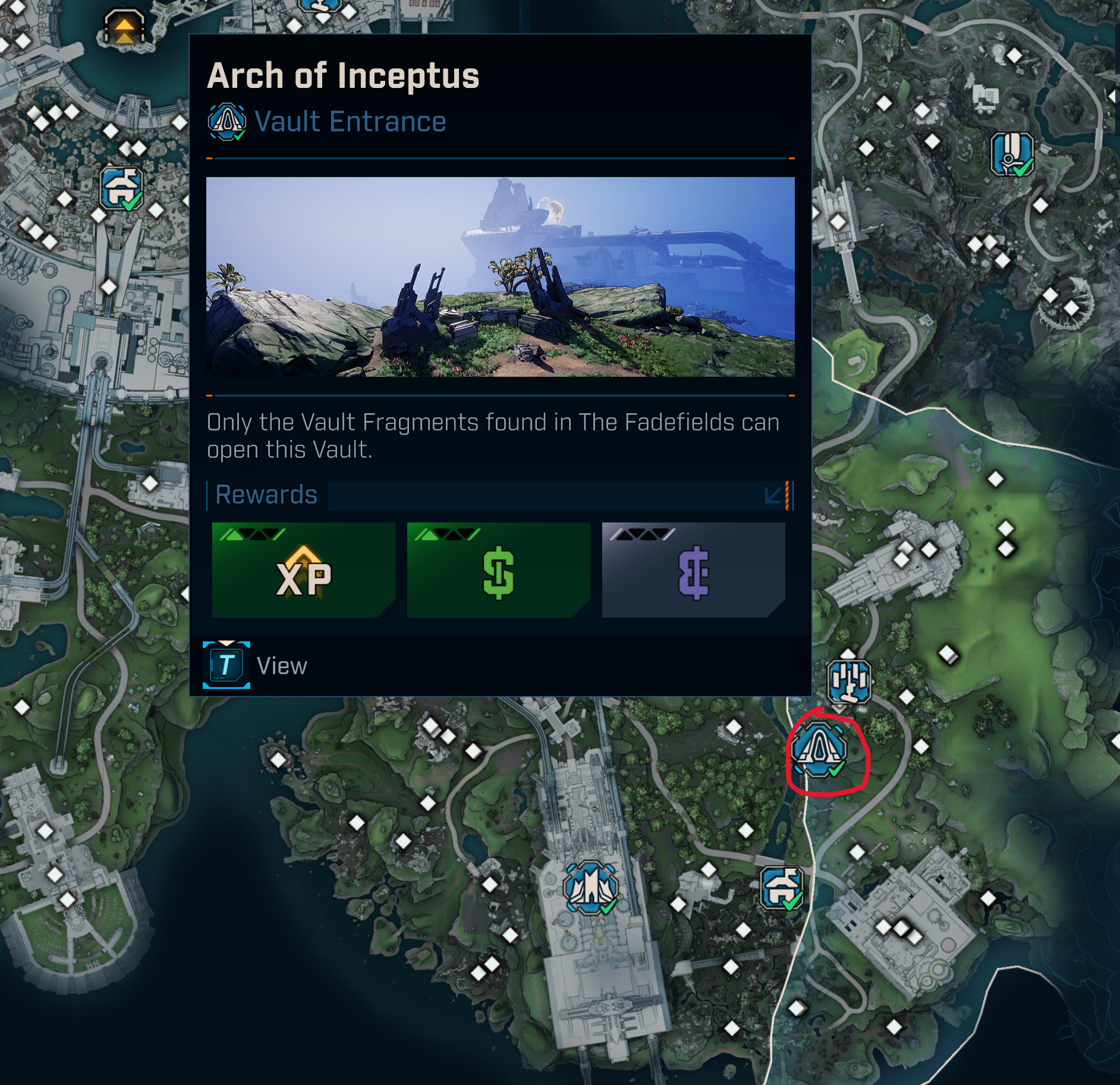Select the XP reward tile
The width and height of the screenshot is (1120, 1085).
pos(303,570)
